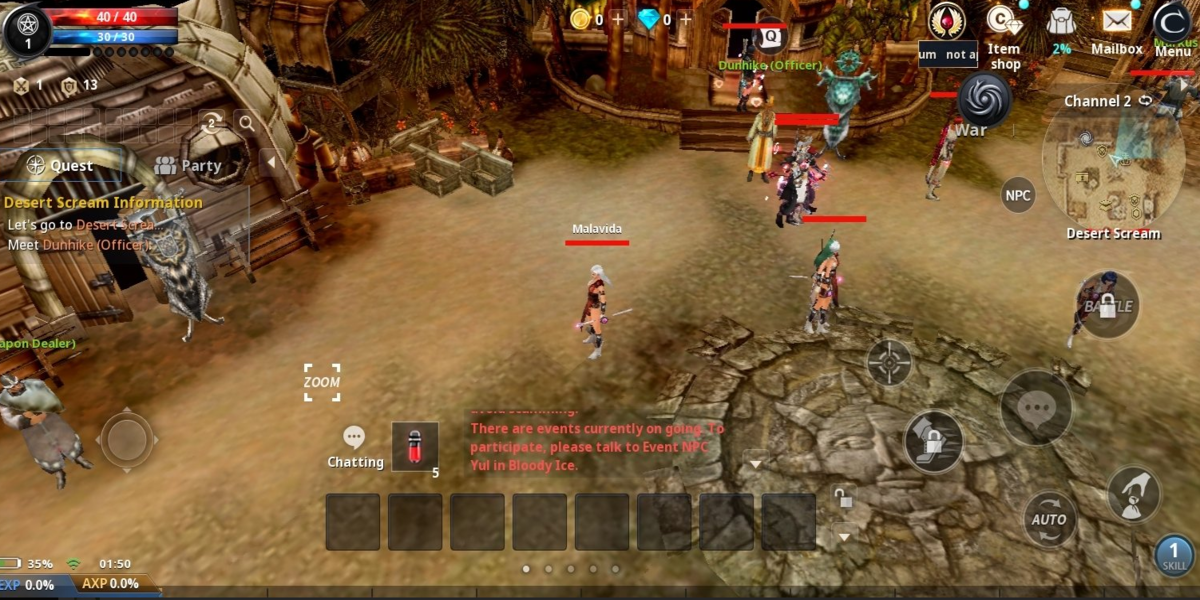
Task: Open the numbered SKILL page button
Action: [1174, 555]
